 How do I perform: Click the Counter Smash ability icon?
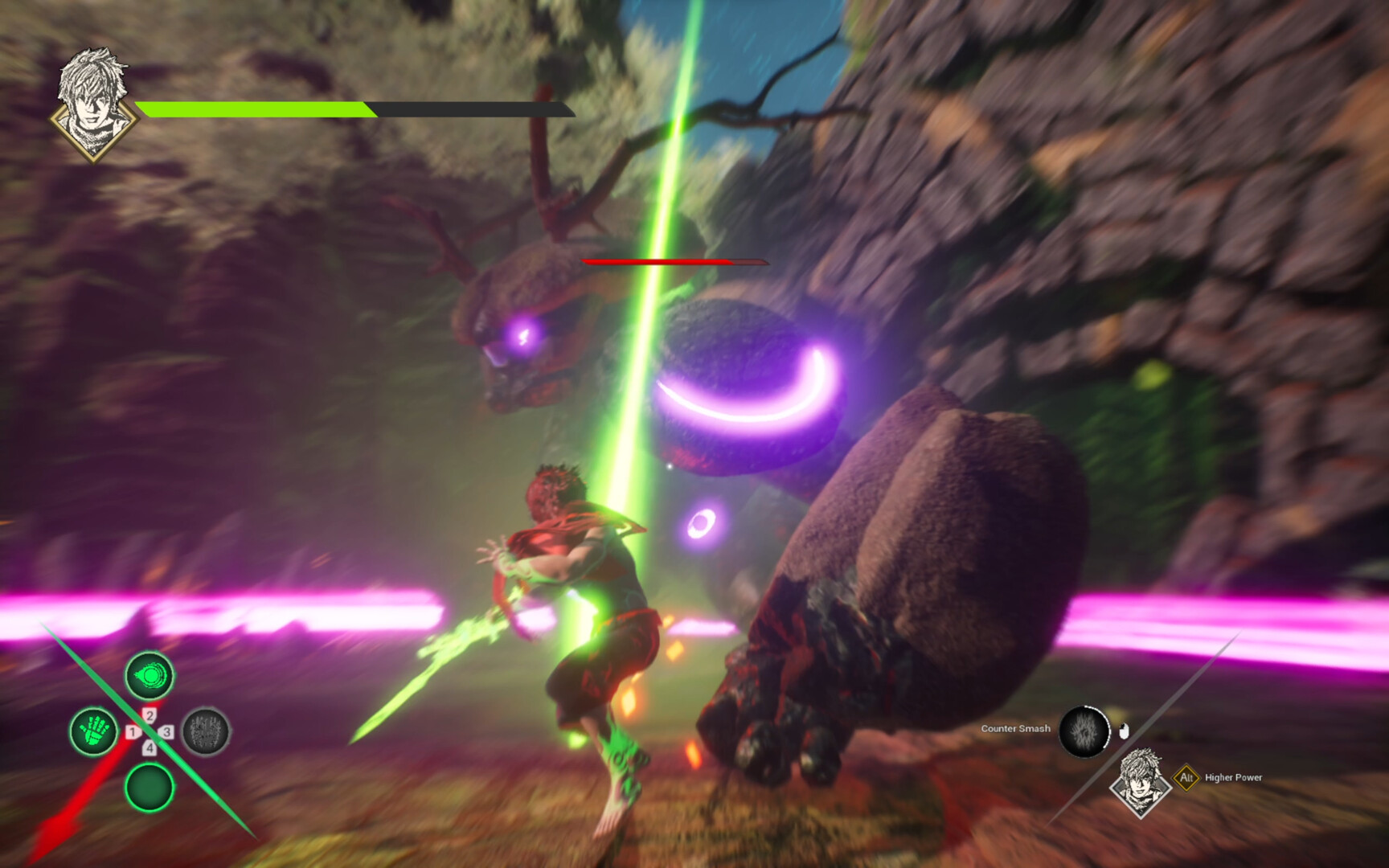coord(1085,730)
